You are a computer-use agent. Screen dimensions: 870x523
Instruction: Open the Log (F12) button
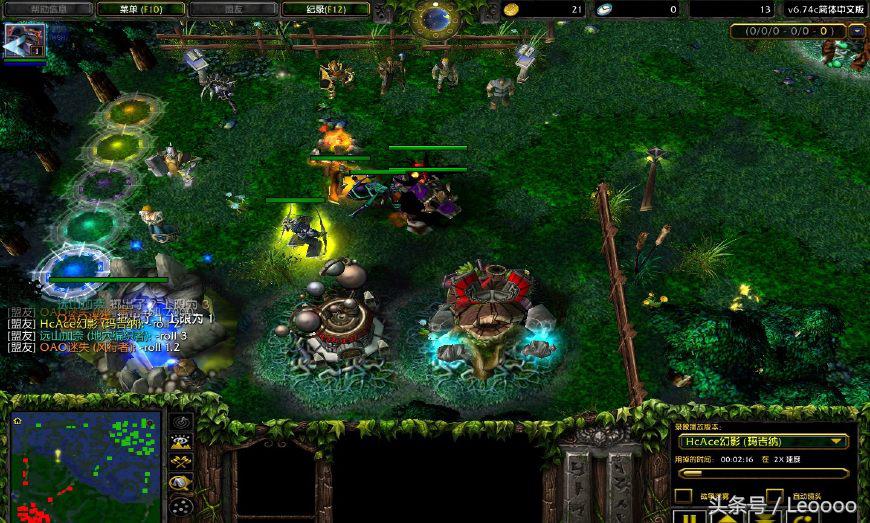[x=325, y=9]
